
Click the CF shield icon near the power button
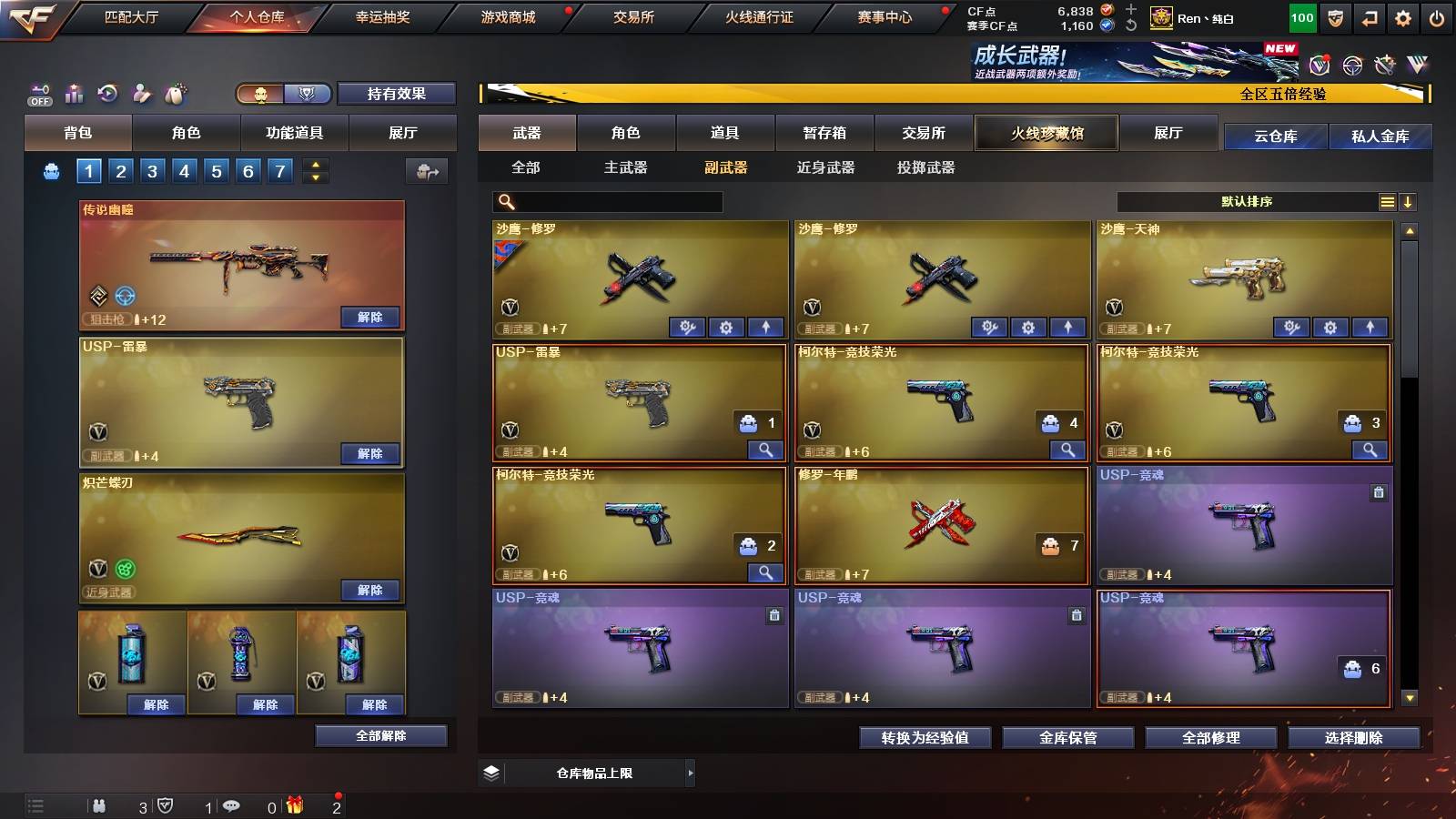1335,15
